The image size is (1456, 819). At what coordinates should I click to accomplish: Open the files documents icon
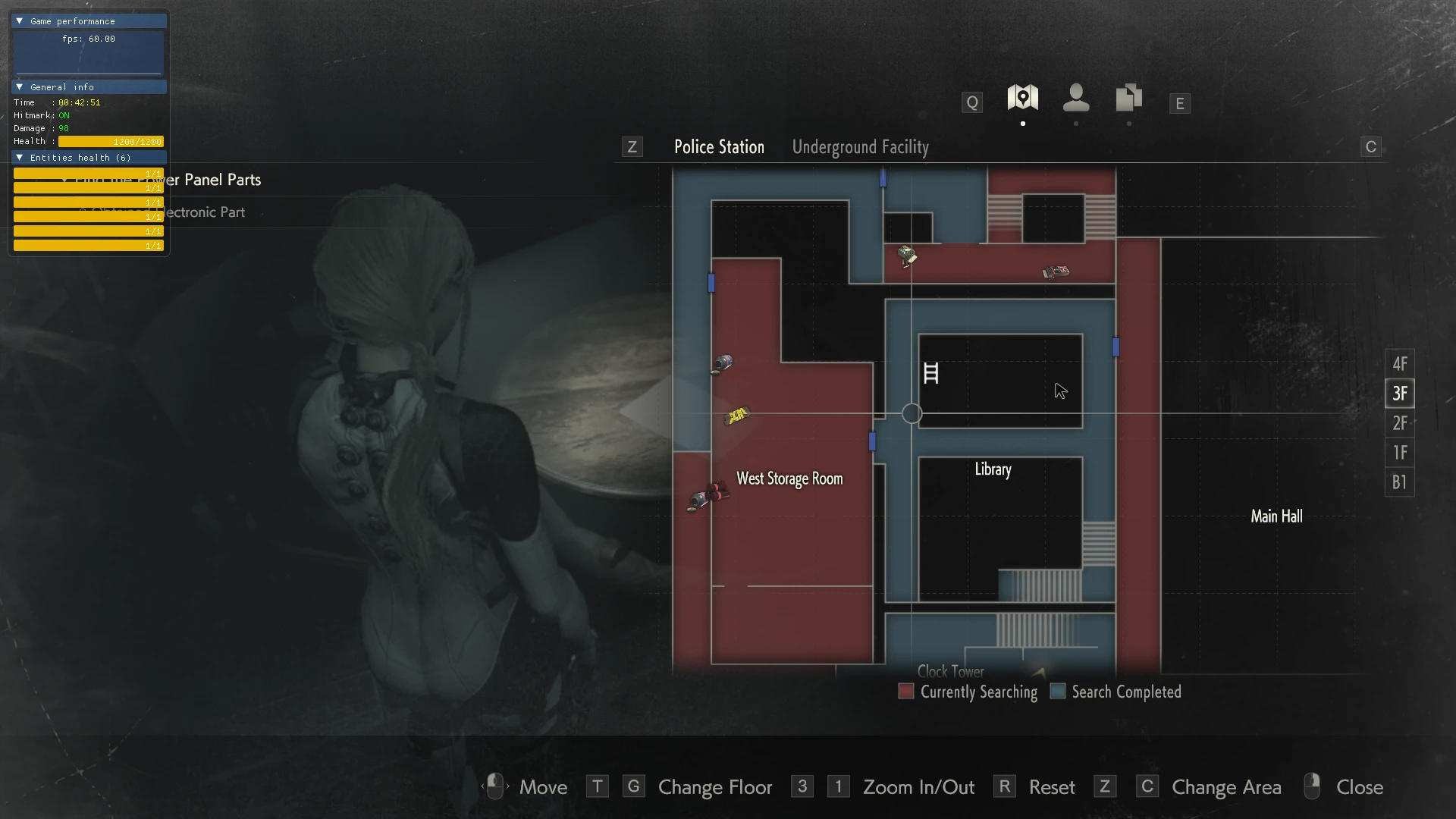click(1128, 98)
